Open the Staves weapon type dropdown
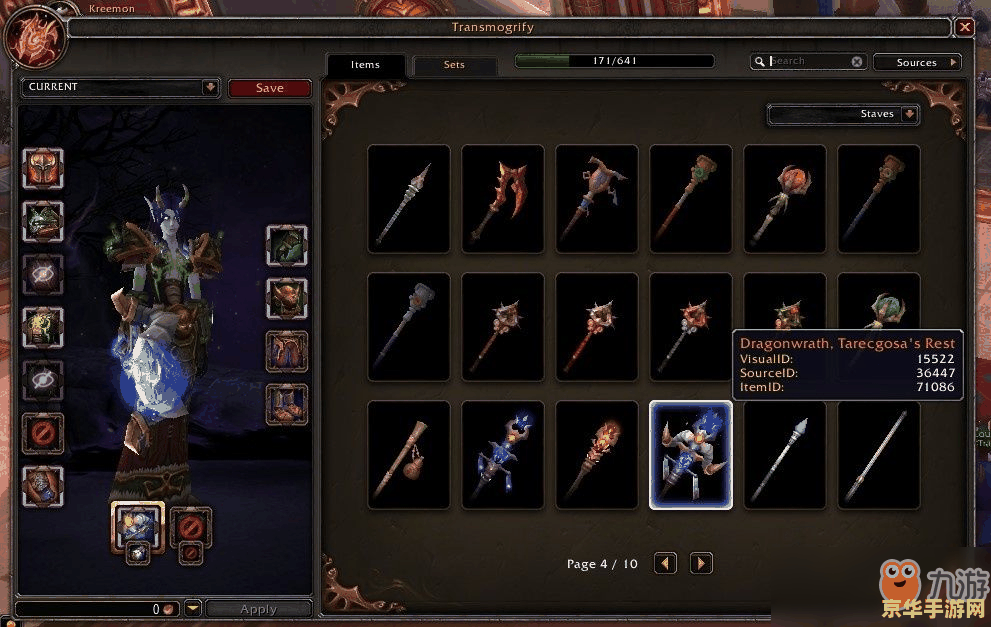Image resolution: width=991 pixels, height=627 pixels. point(908,114)
